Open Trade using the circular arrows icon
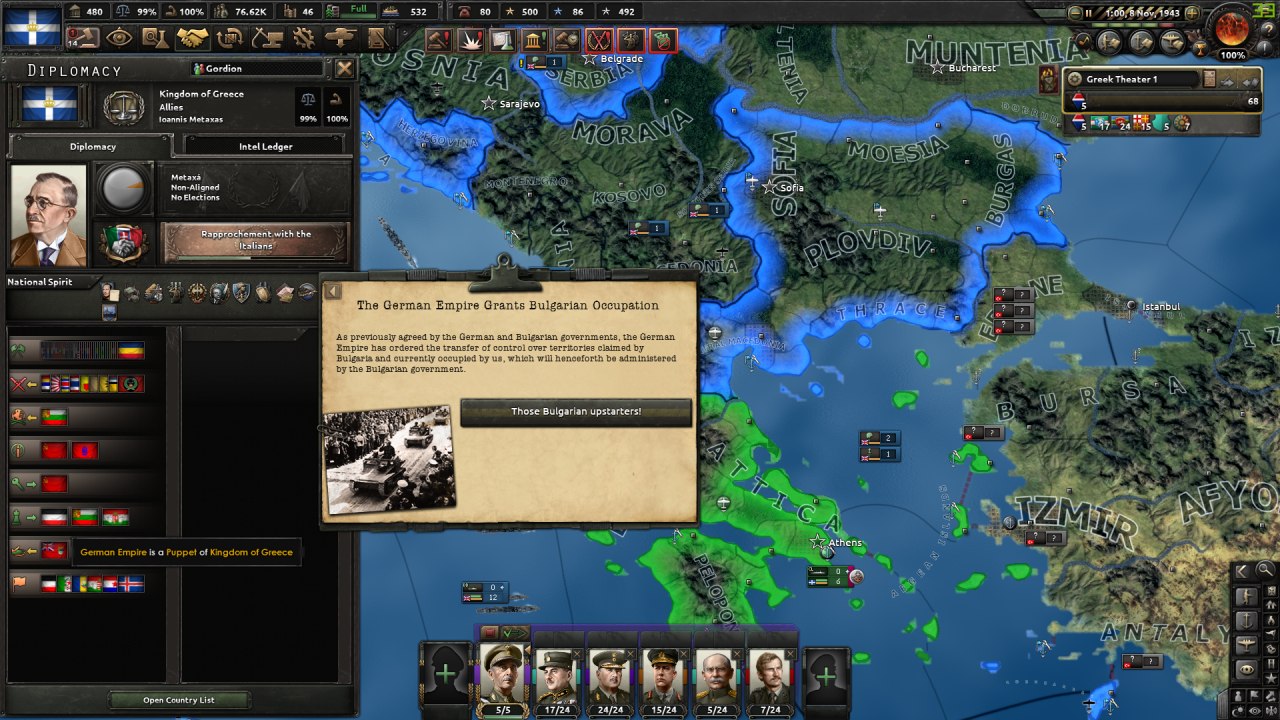Viewport: 1280px width, 720px height. [229, 38]
